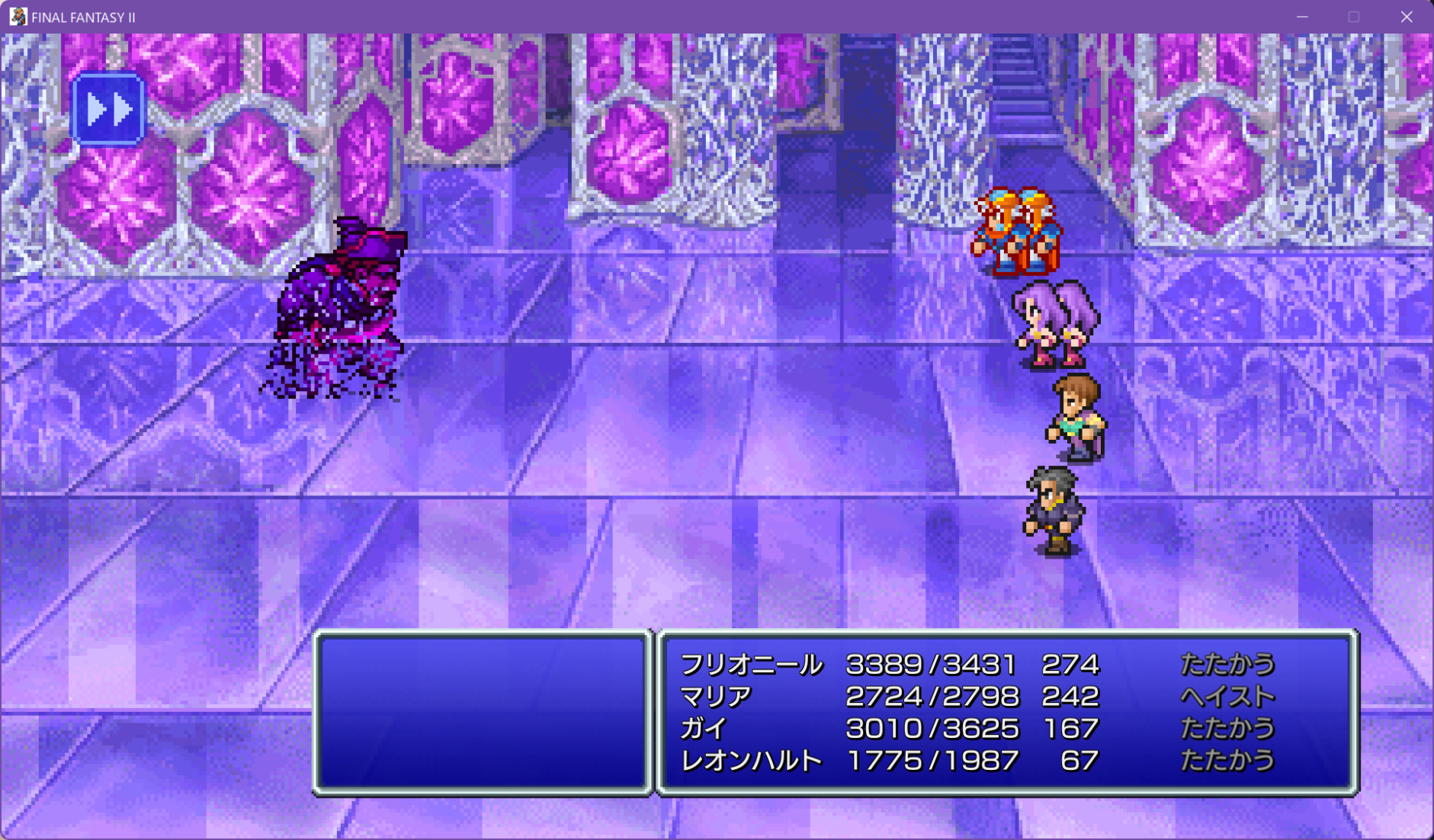Select ガイ's party status row
This screenshot has width=1434, height=840.
click(x=976, y=729)
